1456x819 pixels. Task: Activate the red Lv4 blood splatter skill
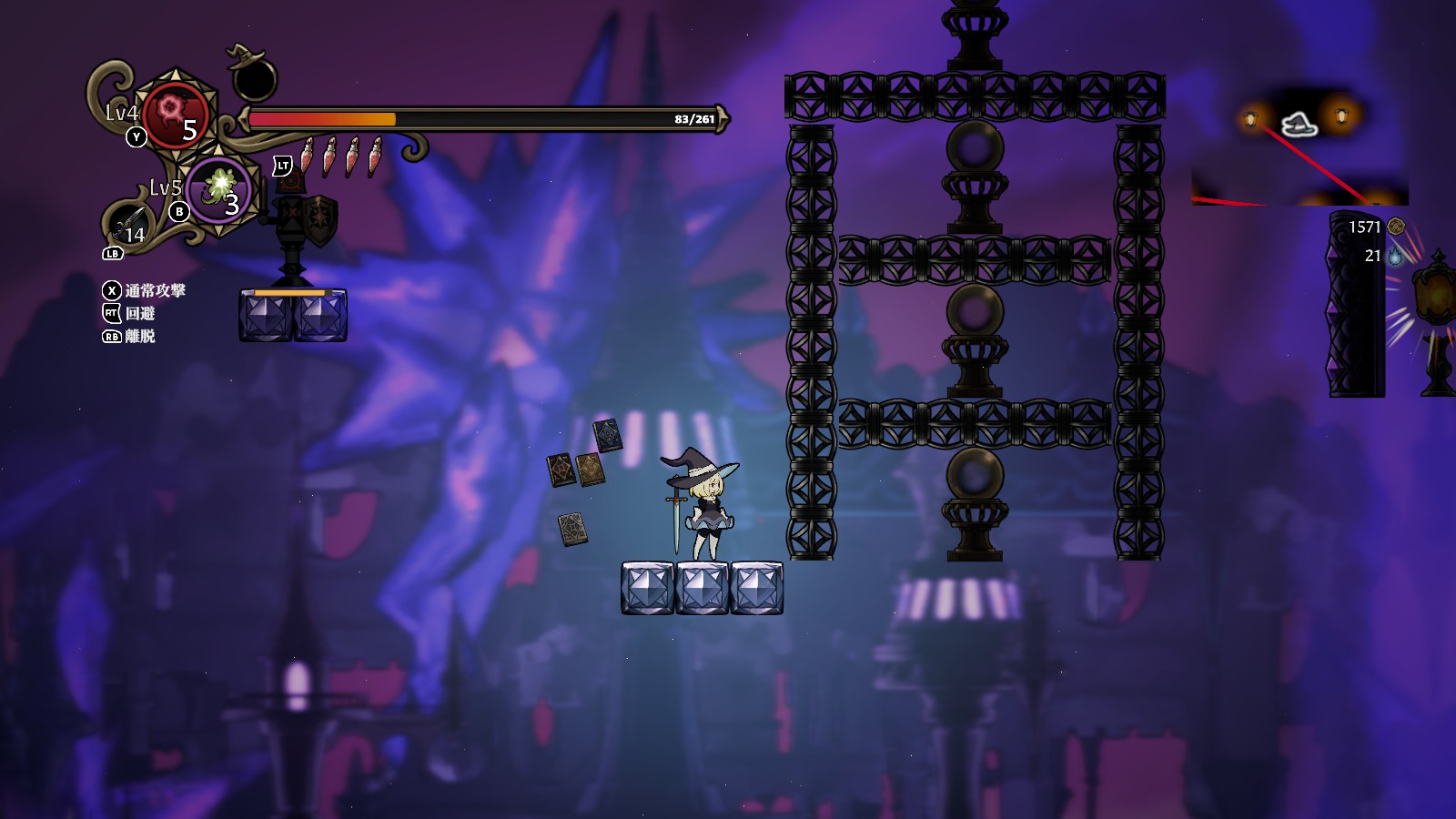175,115
